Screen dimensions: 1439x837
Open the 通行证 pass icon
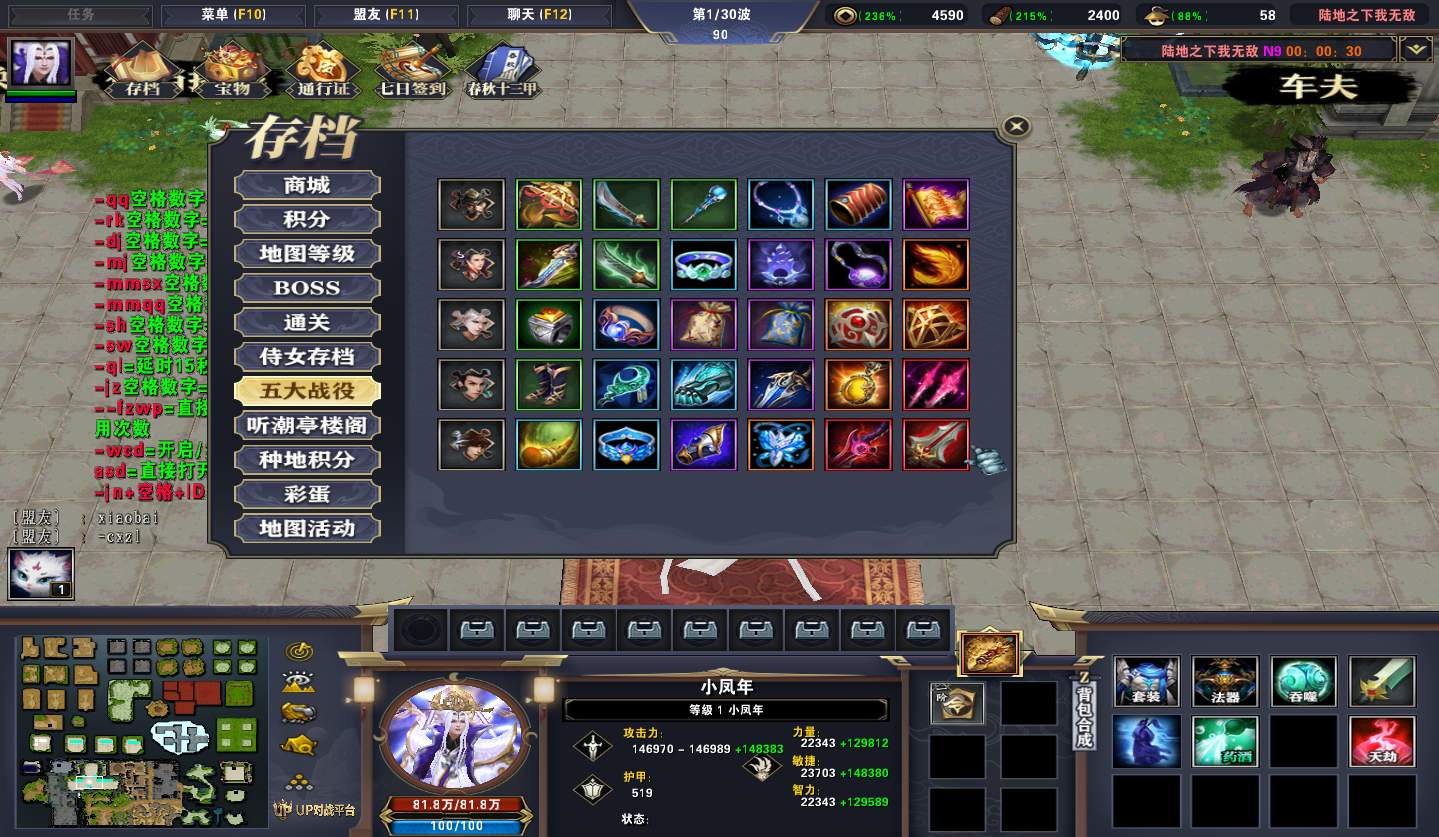click(x=322, y=70)
